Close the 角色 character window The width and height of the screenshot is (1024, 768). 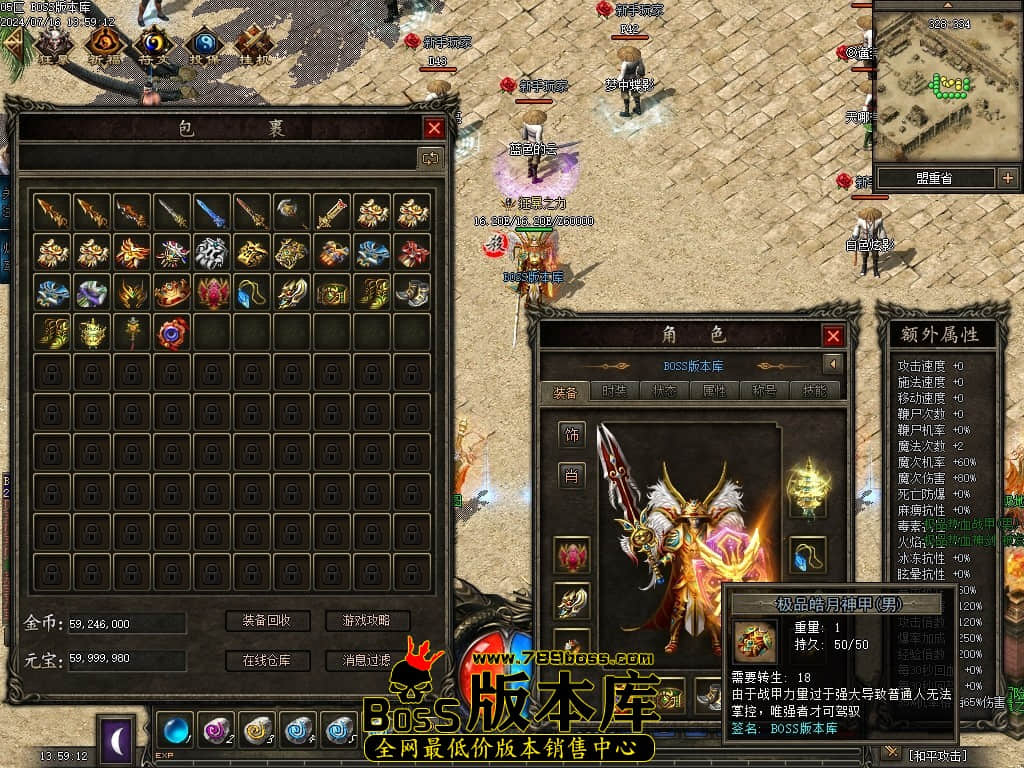pyautogui.click(x=832, y=336)
